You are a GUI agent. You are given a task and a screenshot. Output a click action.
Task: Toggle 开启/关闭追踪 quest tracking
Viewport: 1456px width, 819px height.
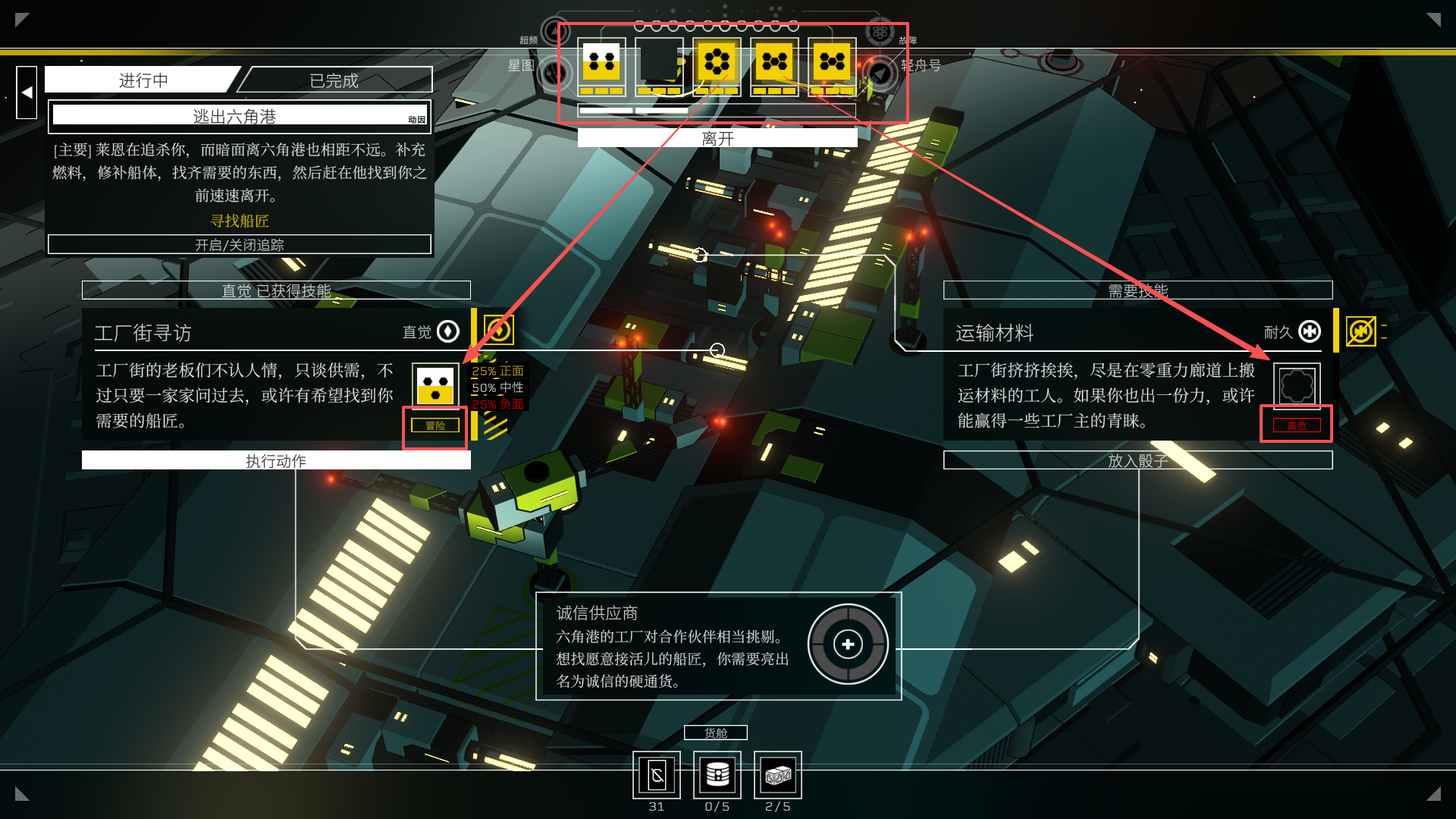[240, 245]
